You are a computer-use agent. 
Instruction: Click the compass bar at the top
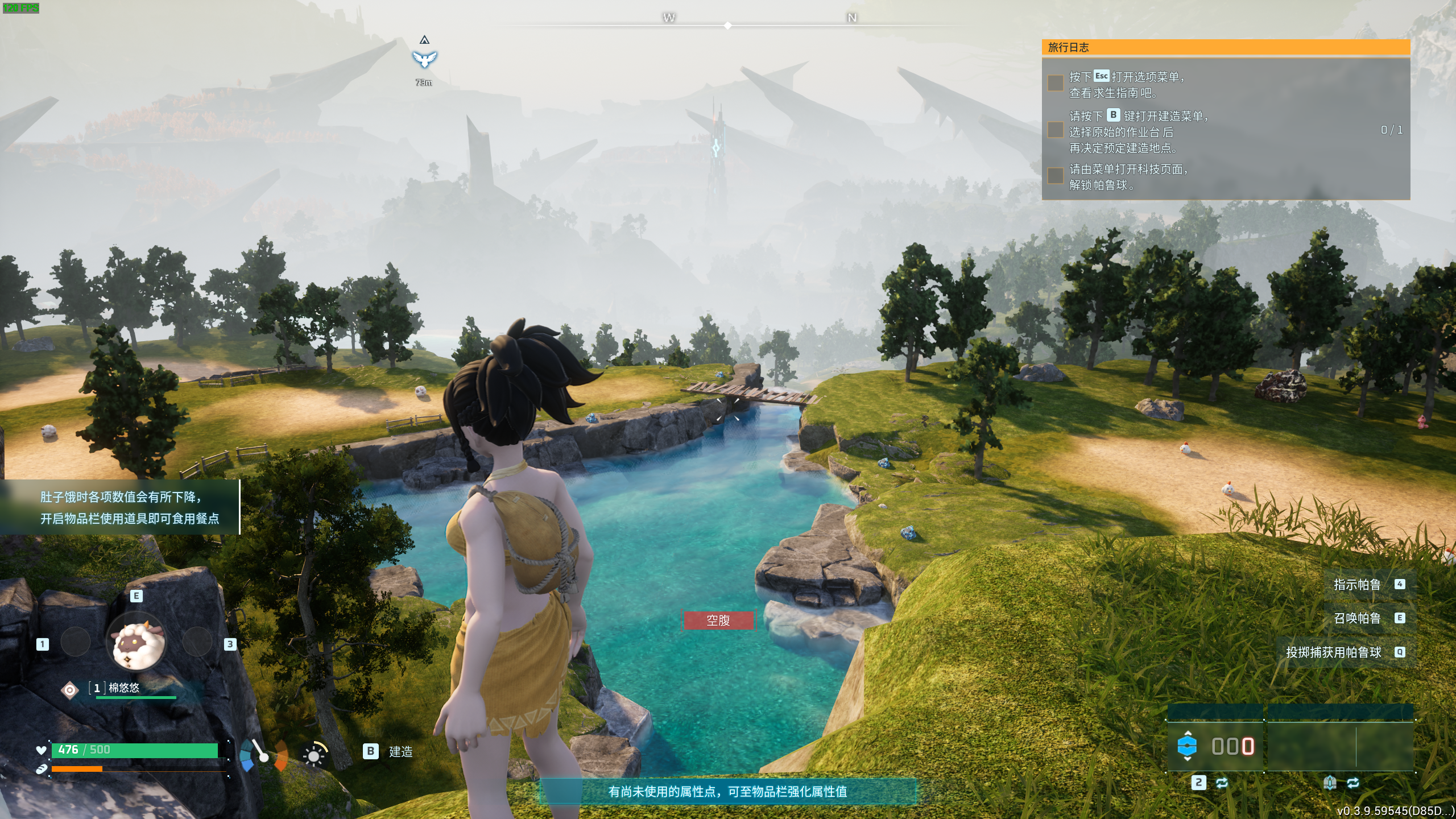point(728,25)
